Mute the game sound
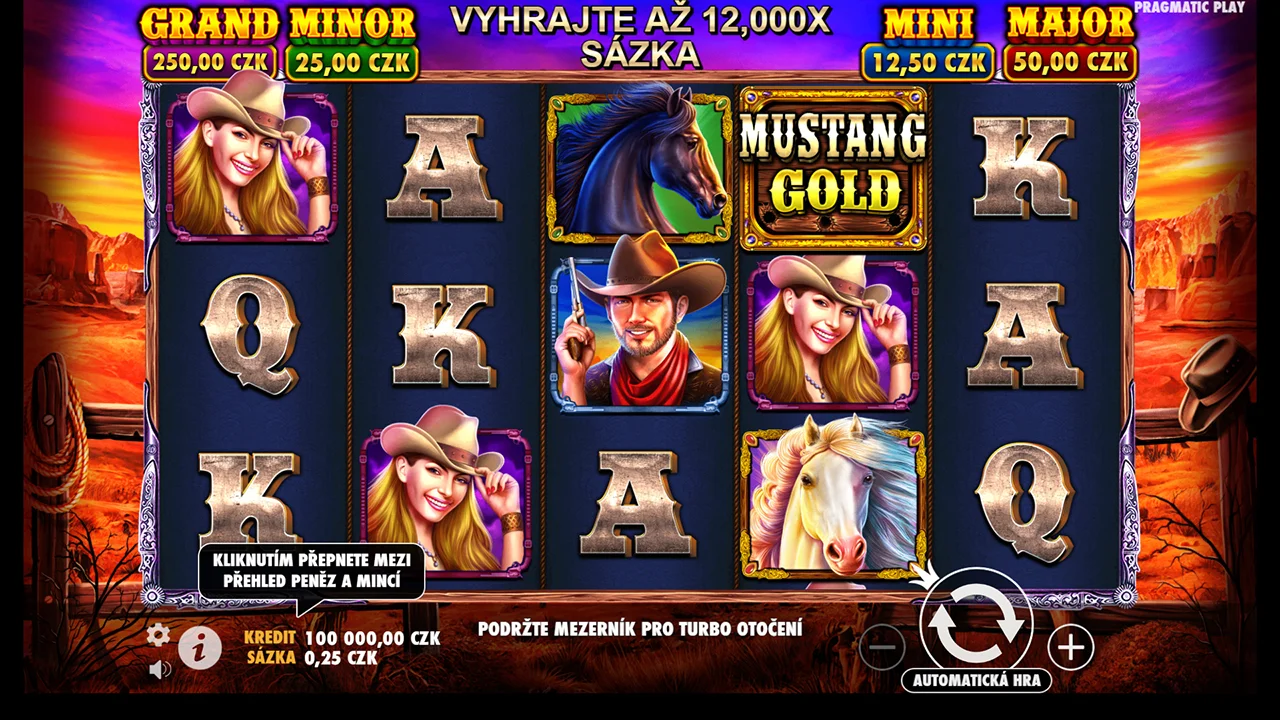This screenshot has height=720, width=1280. (x=158, y=668)
